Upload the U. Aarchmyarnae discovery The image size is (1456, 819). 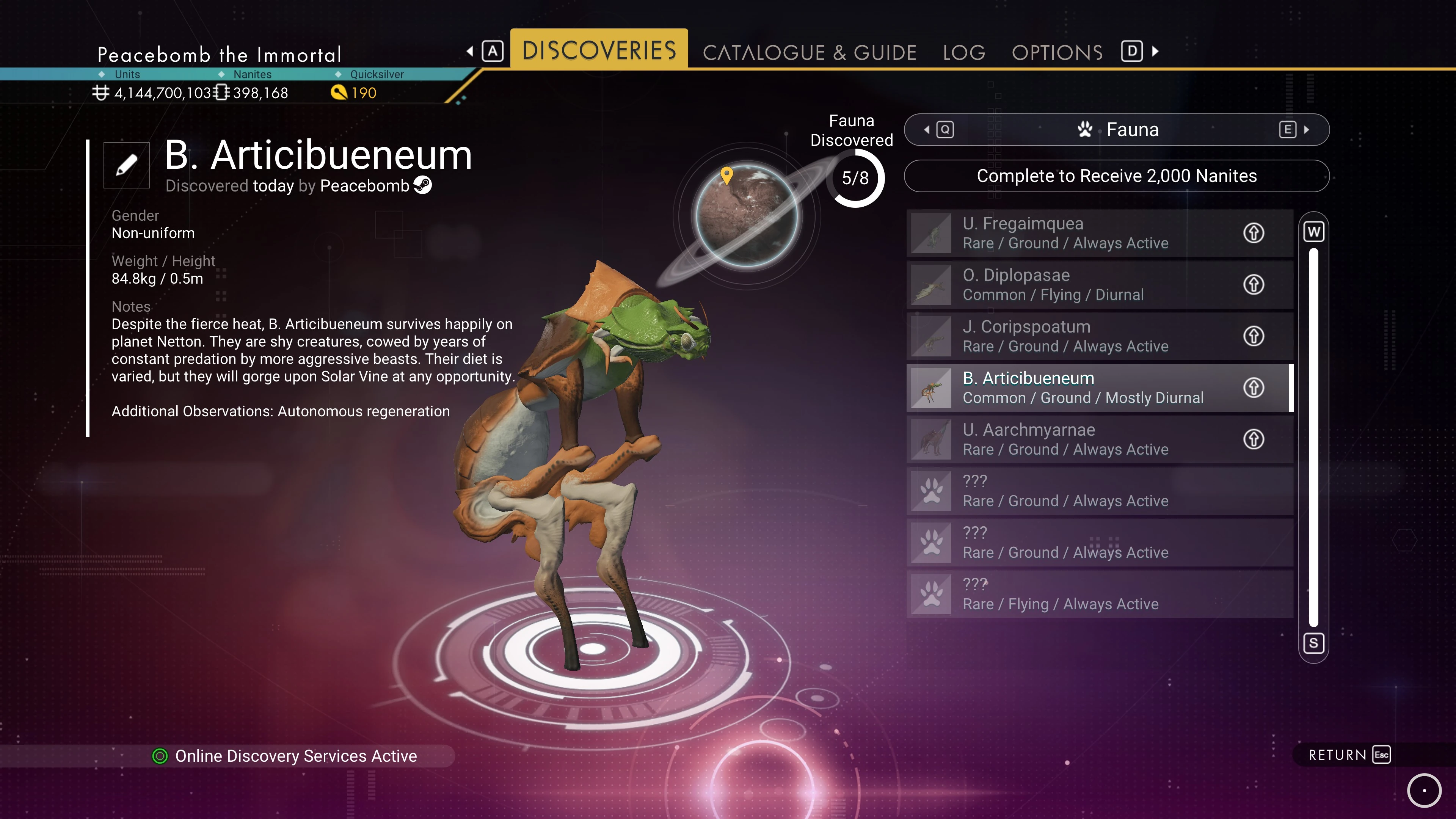1253,439
